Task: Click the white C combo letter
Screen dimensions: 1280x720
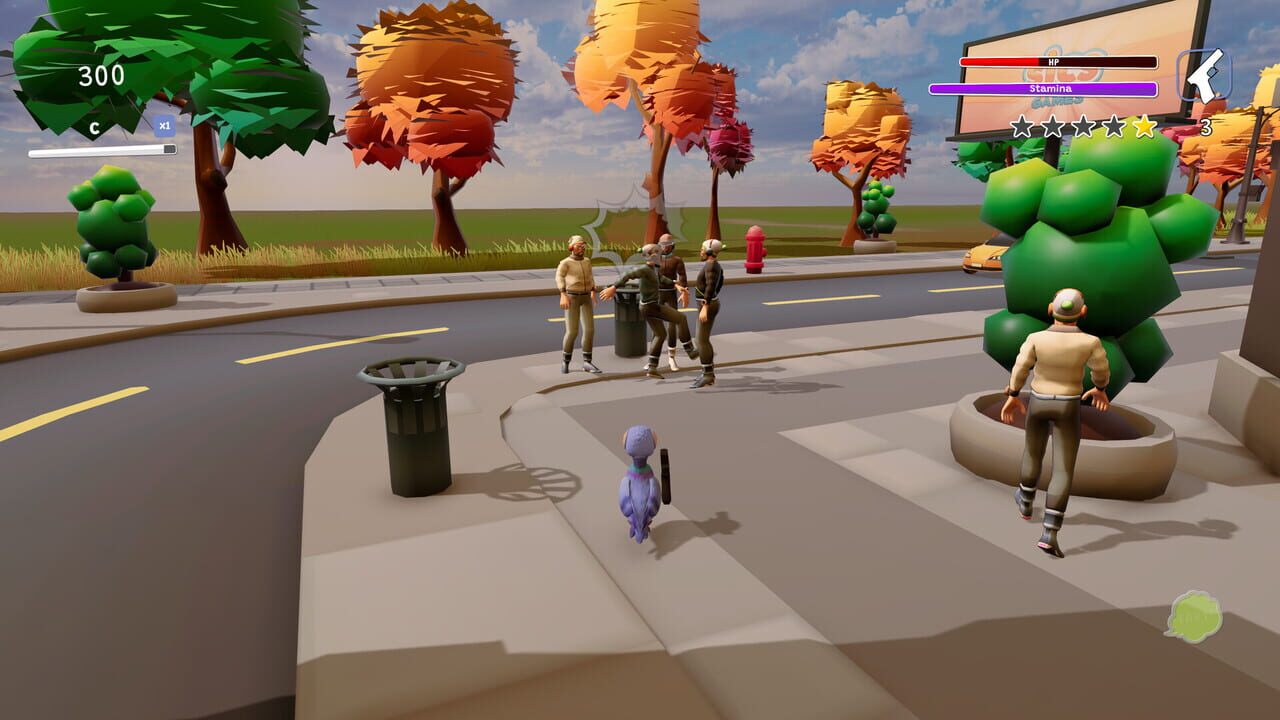Action: pos(95,127)
